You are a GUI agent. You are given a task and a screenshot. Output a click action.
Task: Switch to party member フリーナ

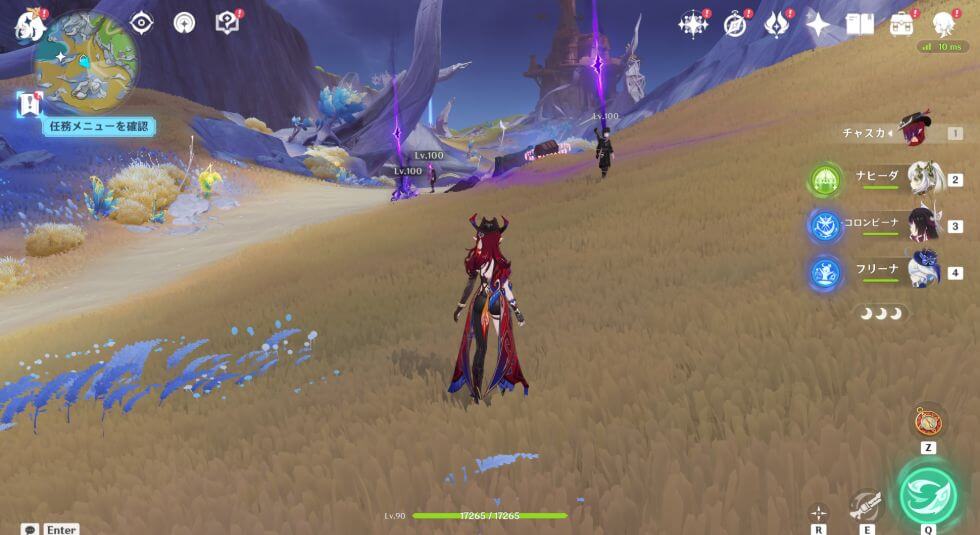click(925, 271)
